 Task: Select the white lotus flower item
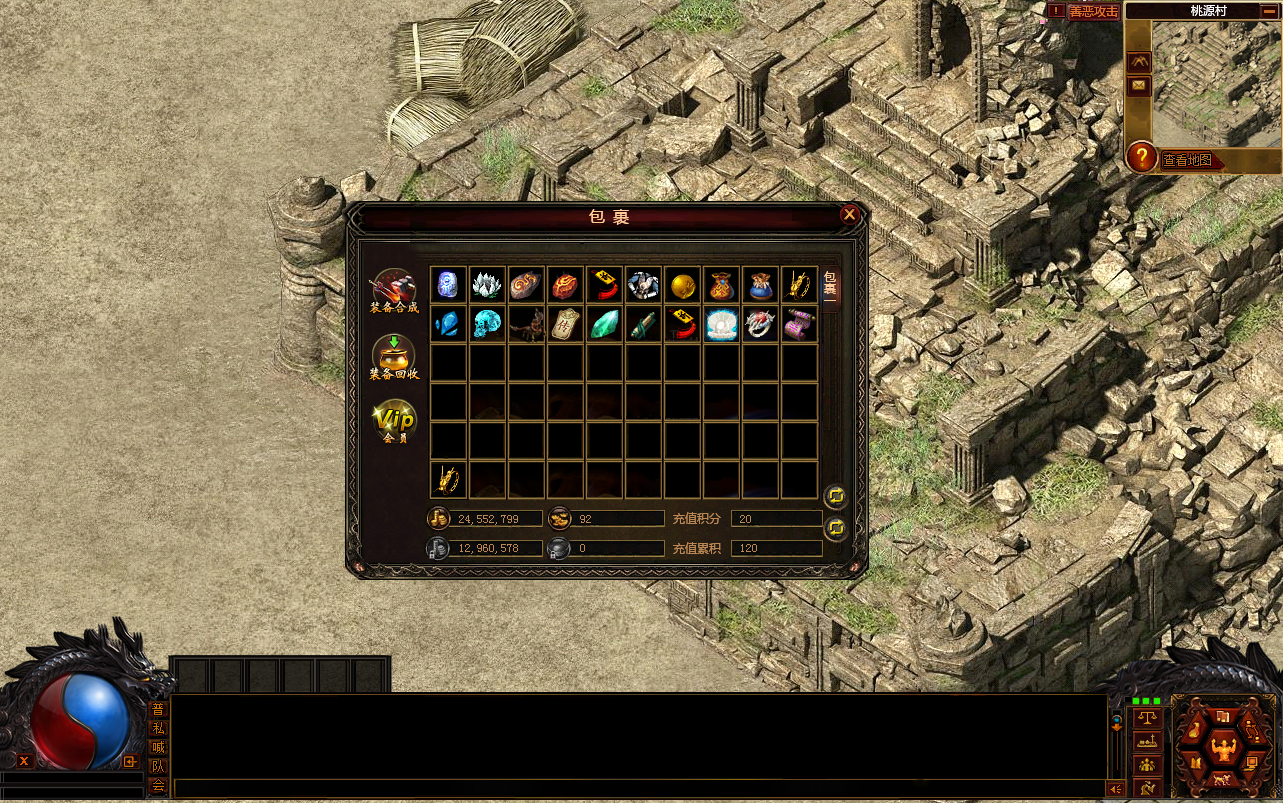point(487,285)
